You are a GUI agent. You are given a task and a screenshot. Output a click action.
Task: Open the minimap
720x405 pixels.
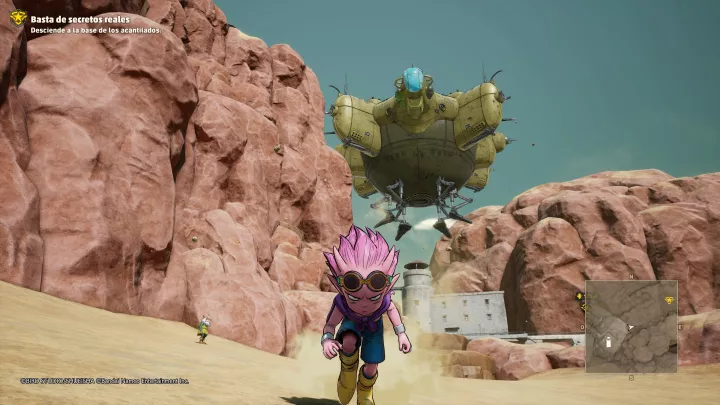pyautogui.click(x=631, y=326)
